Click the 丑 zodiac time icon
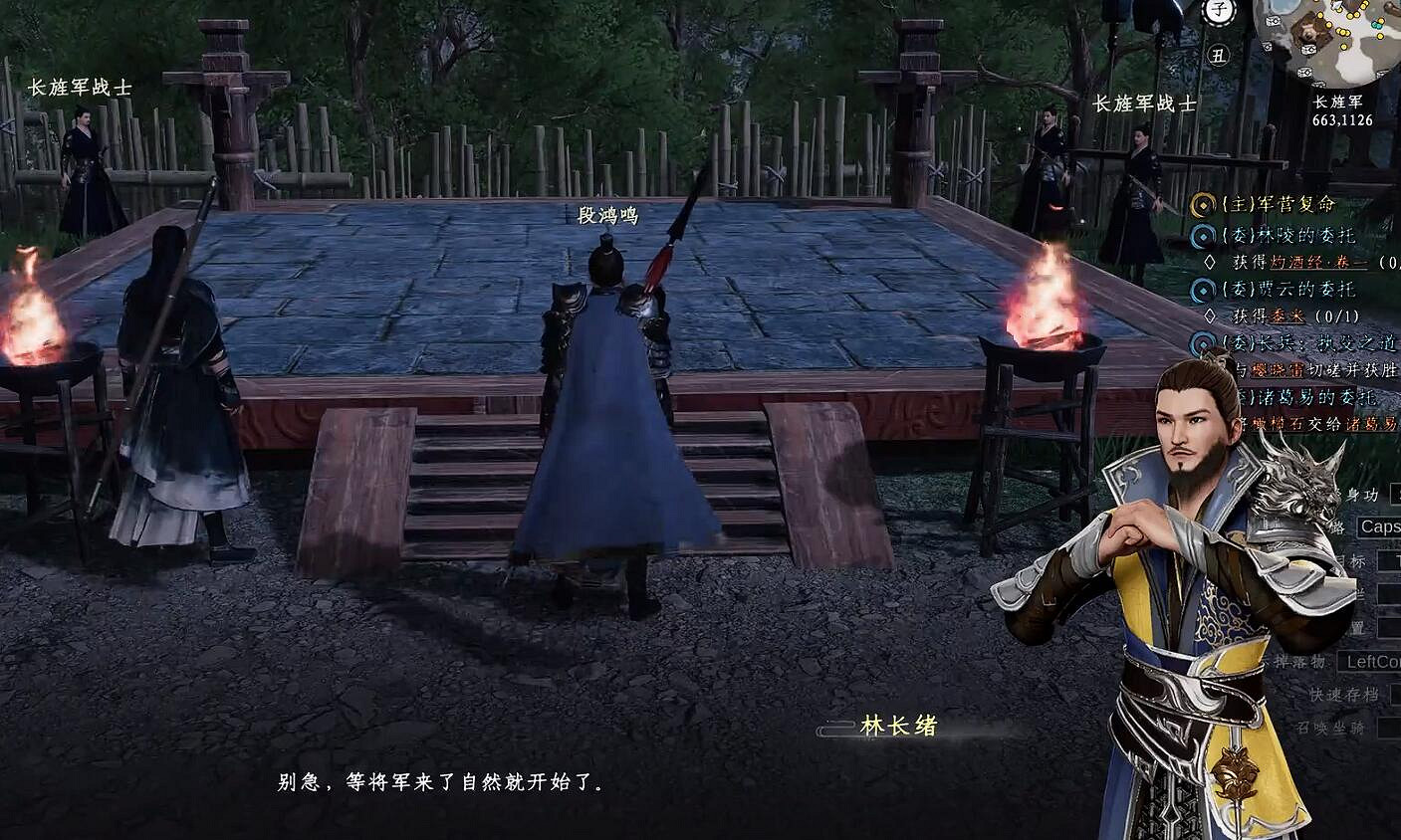The height and width of the screenshot is (840, 1401). pos(1219,56)
